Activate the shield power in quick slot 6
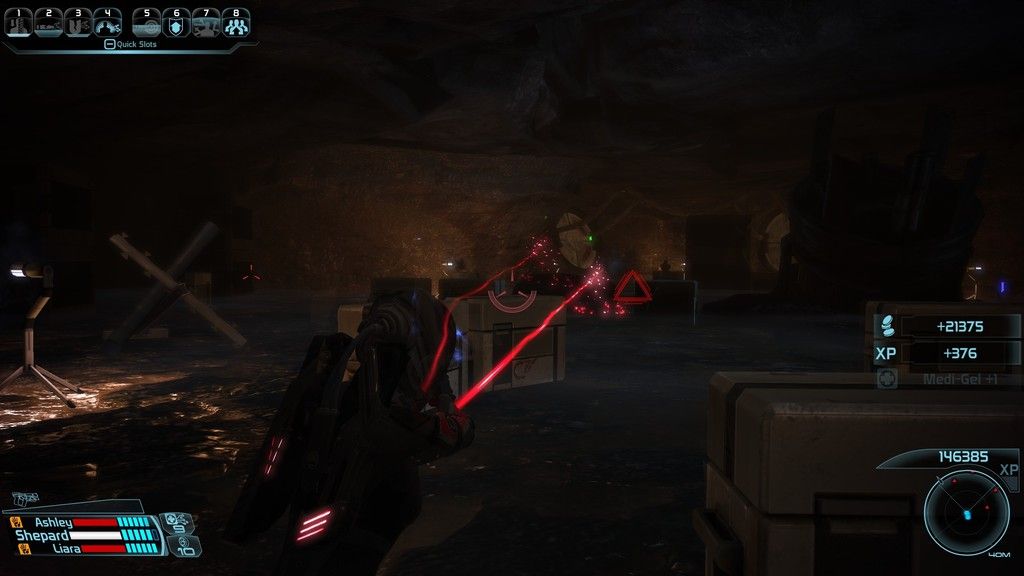The width and height of the screenshot is (1024, 576). pos(177,23)
